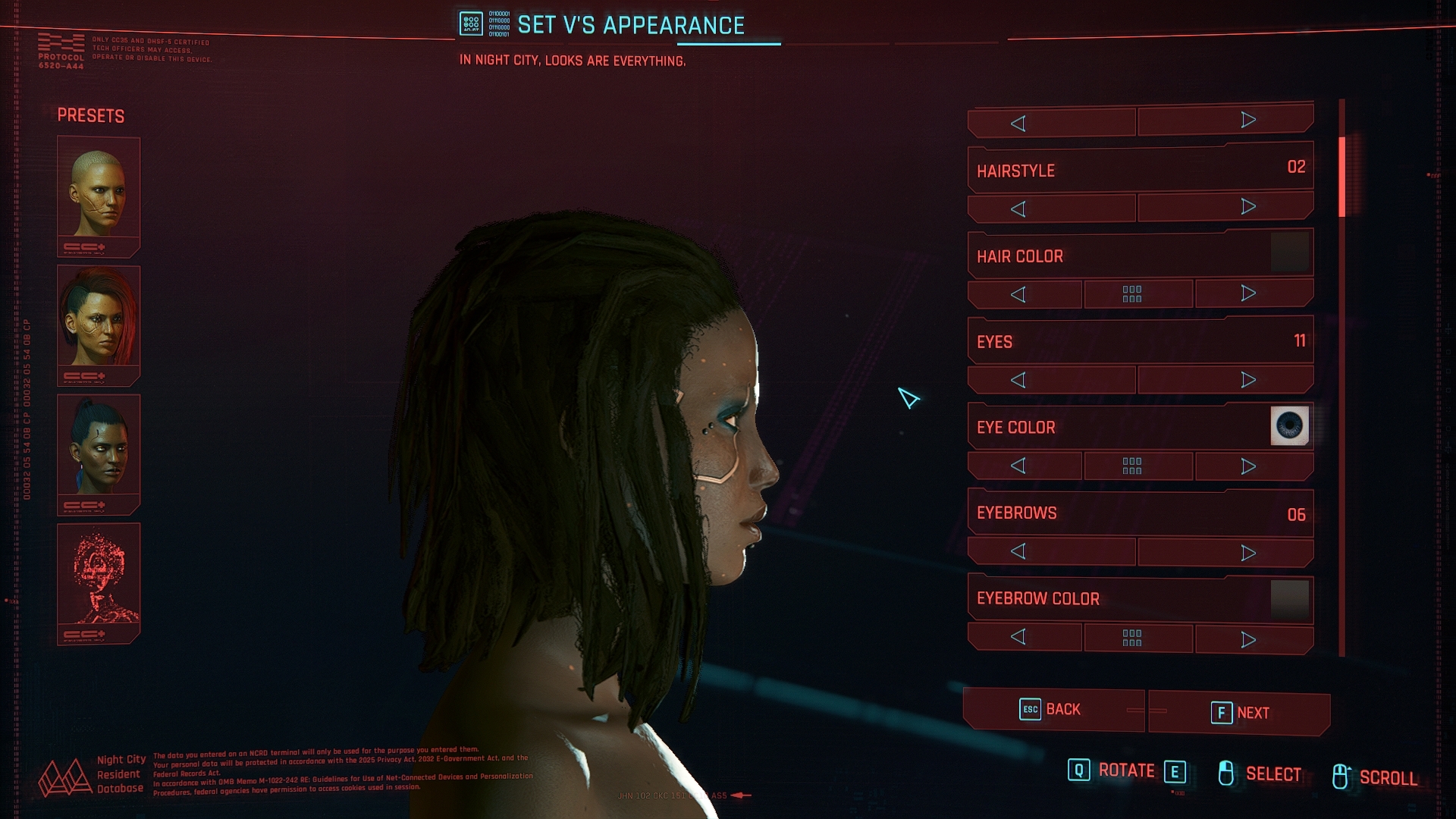Open the hair color grid picker
Viewport: 1456px width, 819px height.
pyautogui.click(x=1132, y=294)
